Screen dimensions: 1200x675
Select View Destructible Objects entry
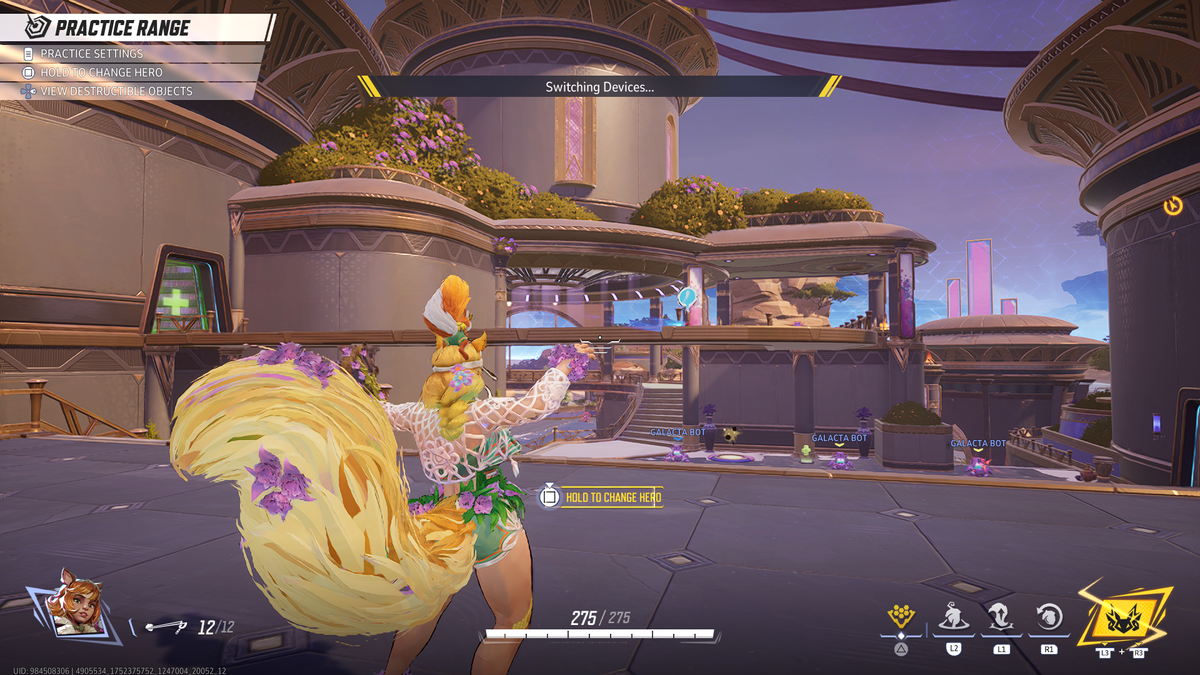[116, 91]
